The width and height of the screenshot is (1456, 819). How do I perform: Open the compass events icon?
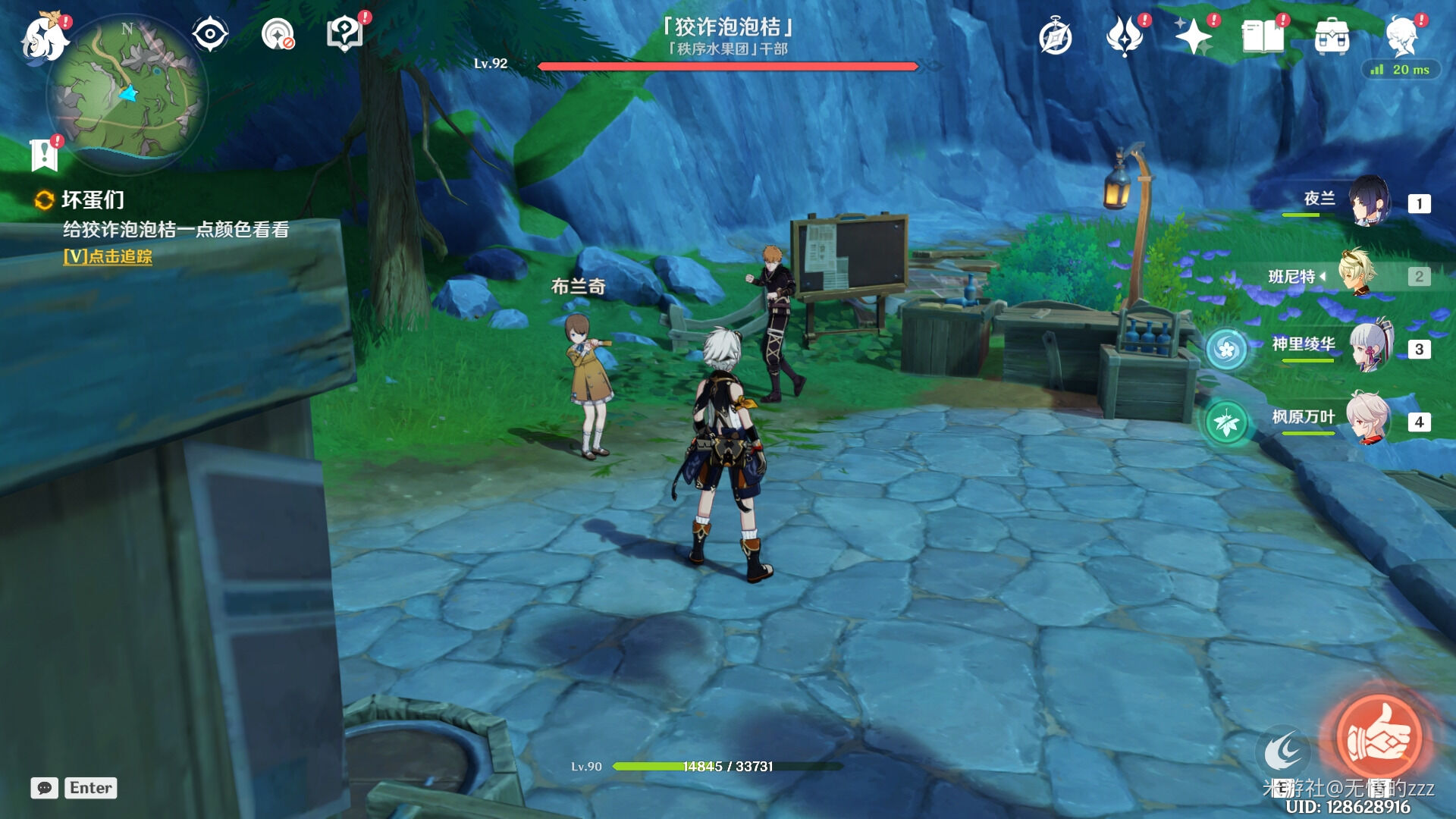[1056, 37]
